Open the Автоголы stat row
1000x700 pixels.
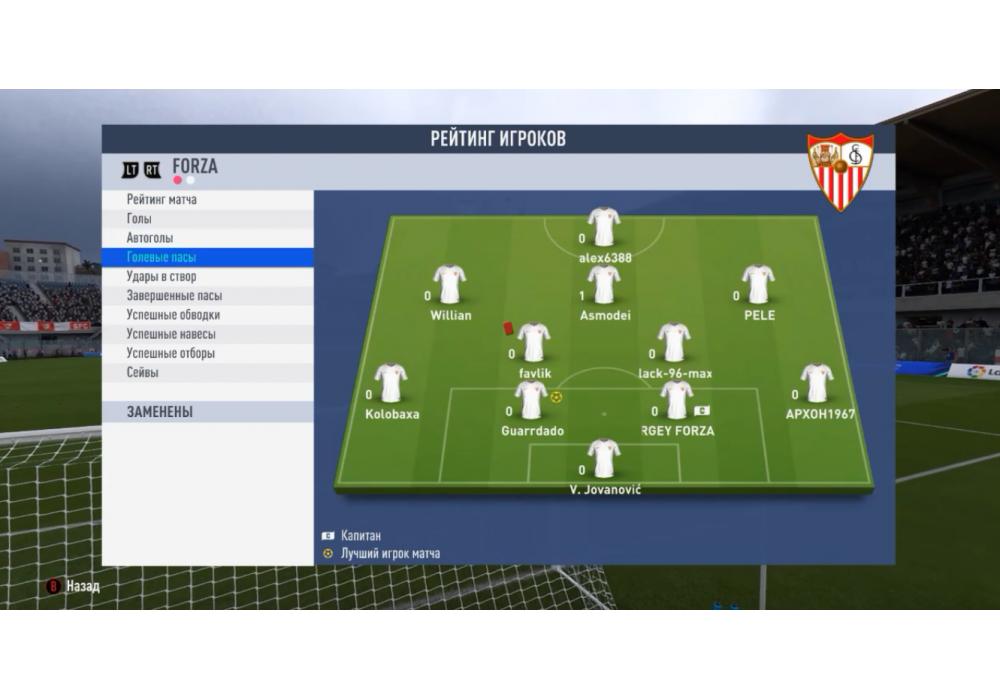point(150,238)
